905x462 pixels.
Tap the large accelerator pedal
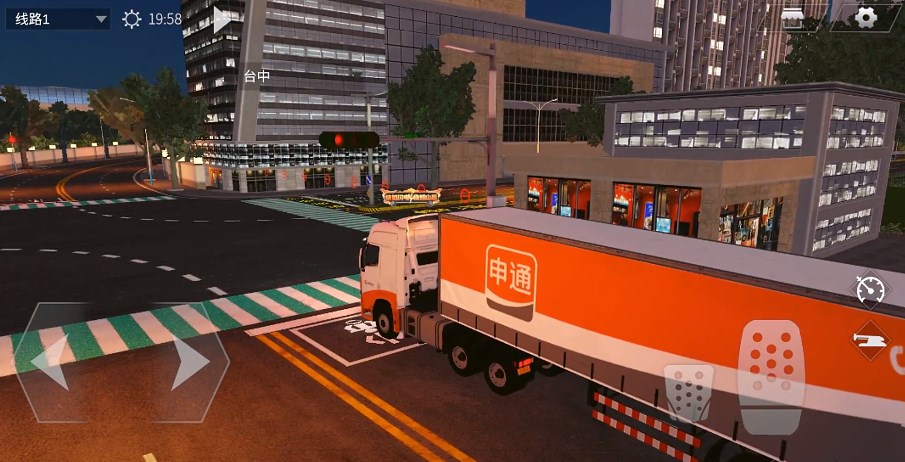771,375
